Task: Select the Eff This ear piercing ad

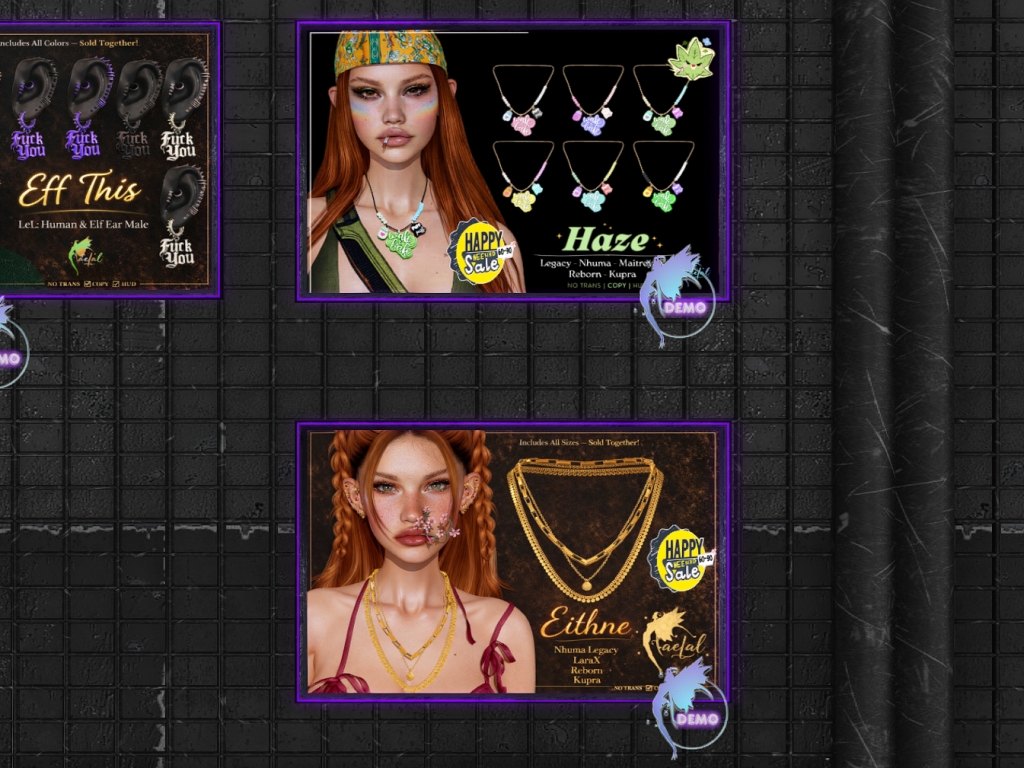Action: click(x=108, y=160)
